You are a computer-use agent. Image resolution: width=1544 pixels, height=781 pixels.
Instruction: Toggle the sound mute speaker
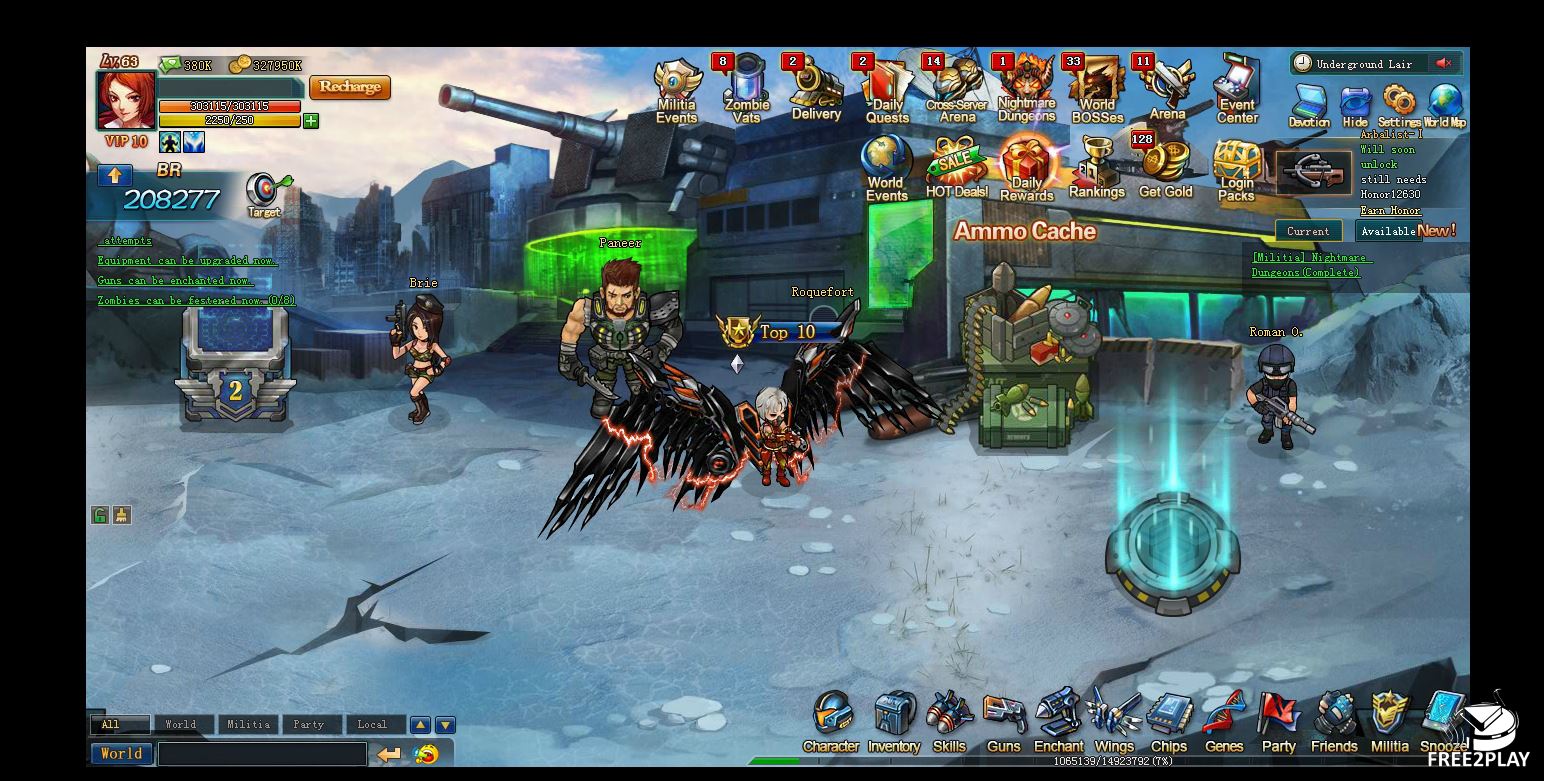click(x=1443, y=63)
